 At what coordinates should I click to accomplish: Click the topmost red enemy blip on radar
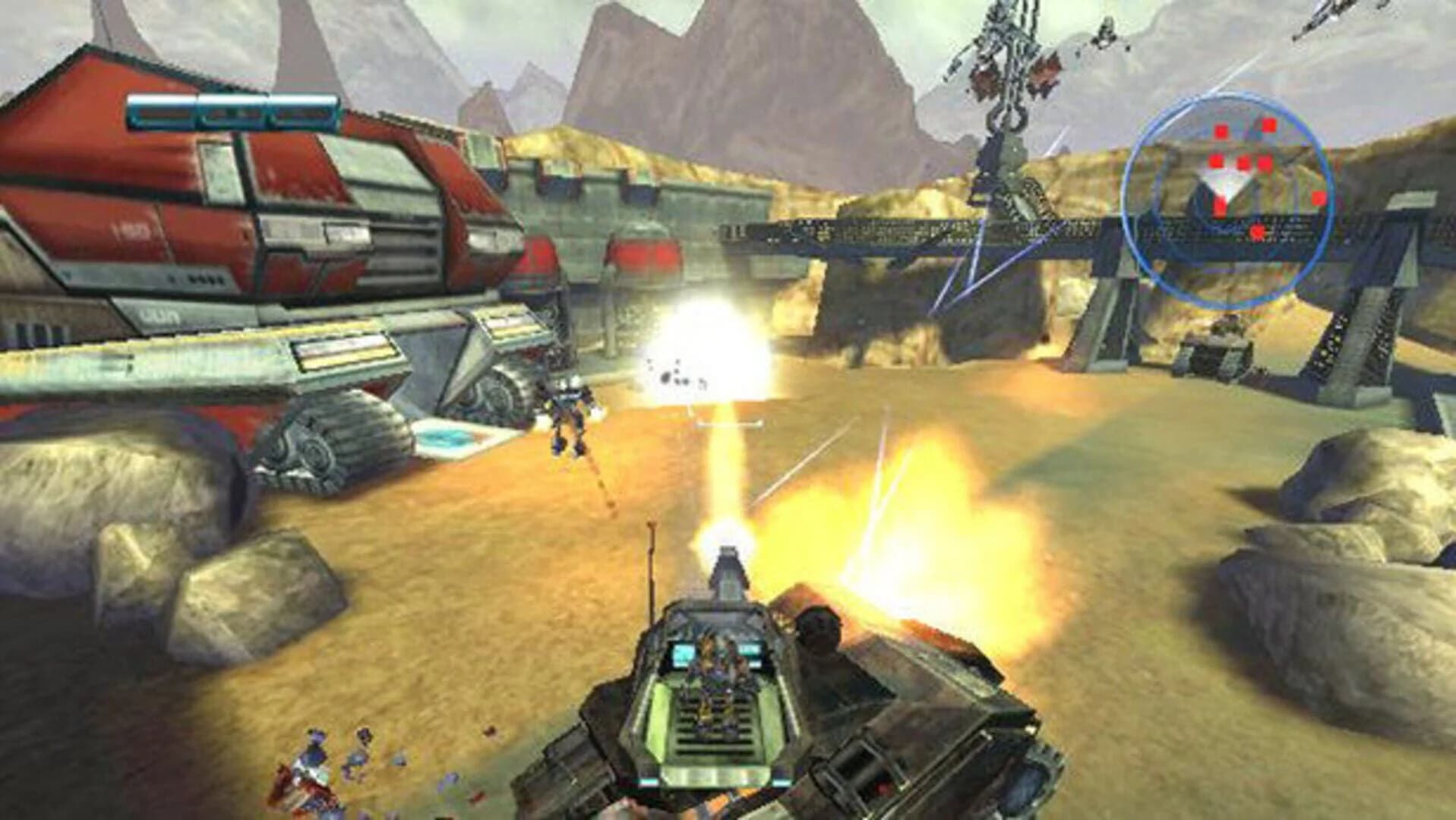click(1268, 126)
